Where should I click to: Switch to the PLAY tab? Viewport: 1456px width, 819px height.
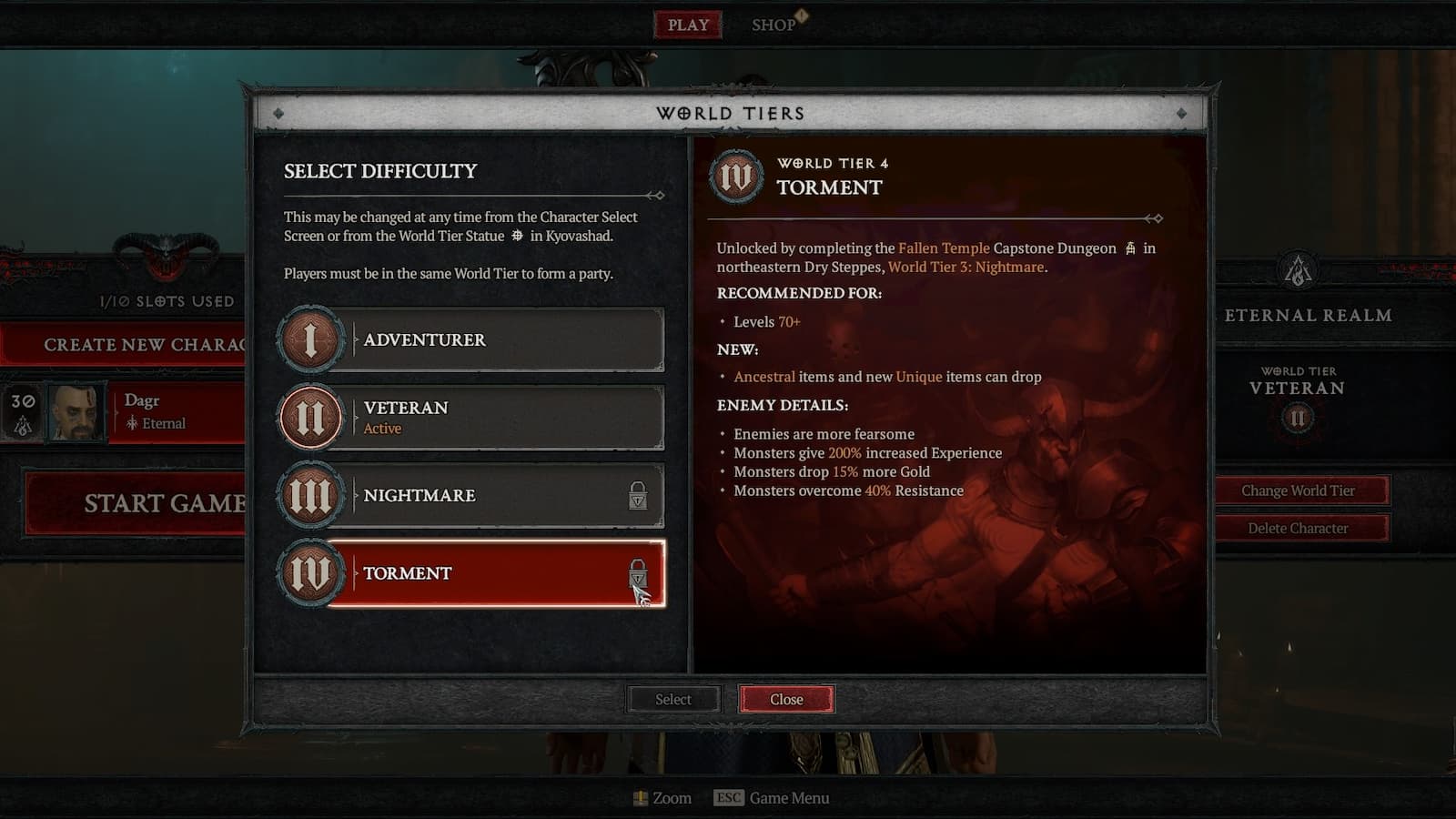(x=687, y=25)
